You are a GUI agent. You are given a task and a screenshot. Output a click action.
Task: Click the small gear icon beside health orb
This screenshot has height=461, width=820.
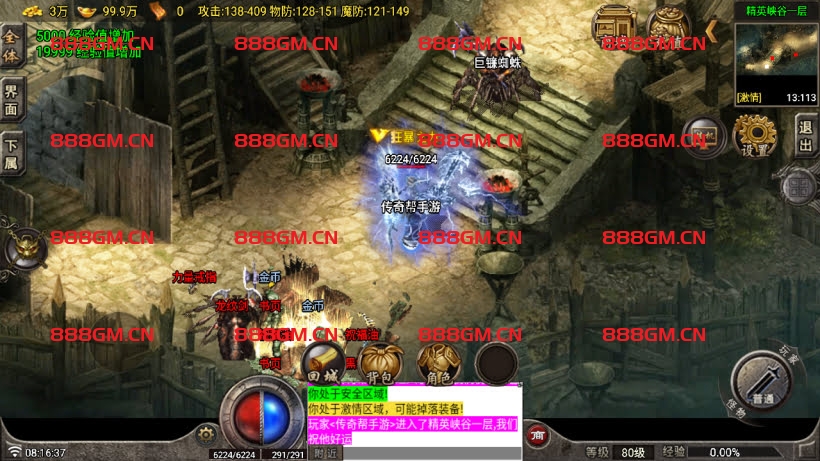coord(207,434)
